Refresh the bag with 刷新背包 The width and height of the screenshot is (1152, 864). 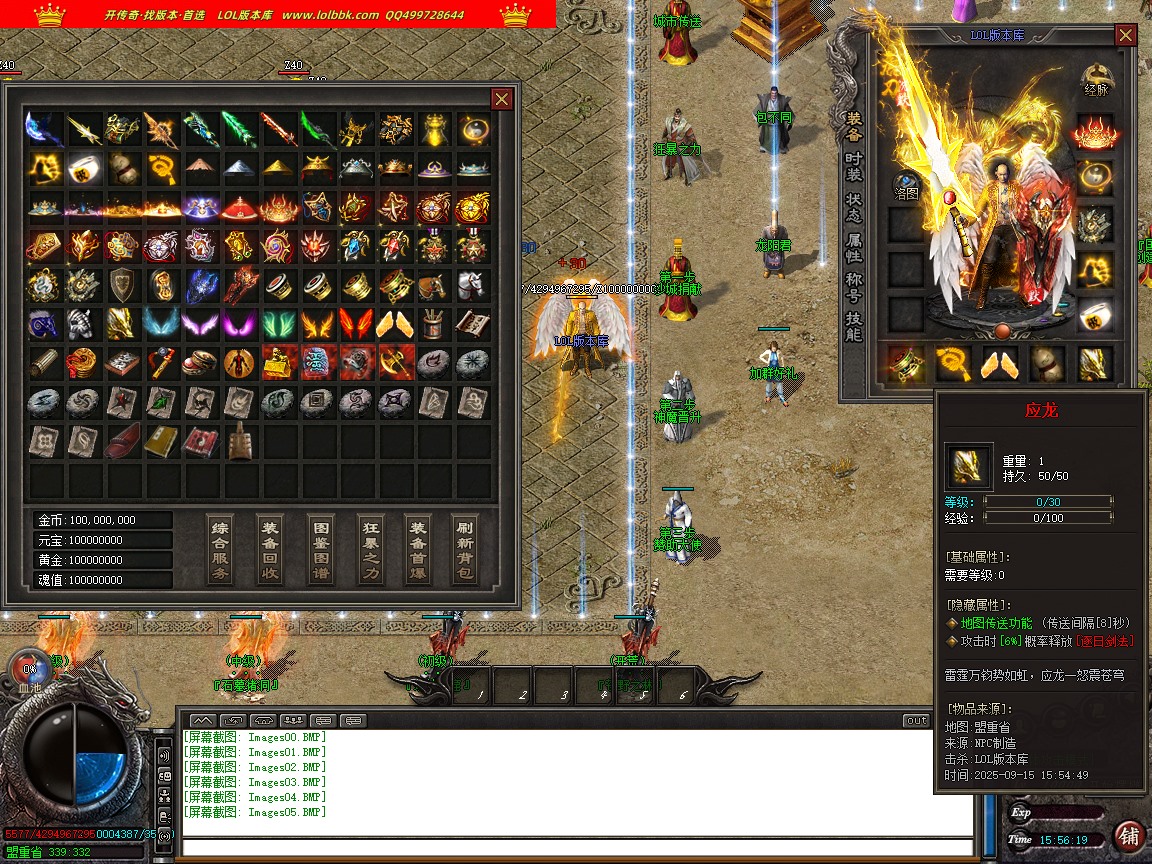[465, 549]
